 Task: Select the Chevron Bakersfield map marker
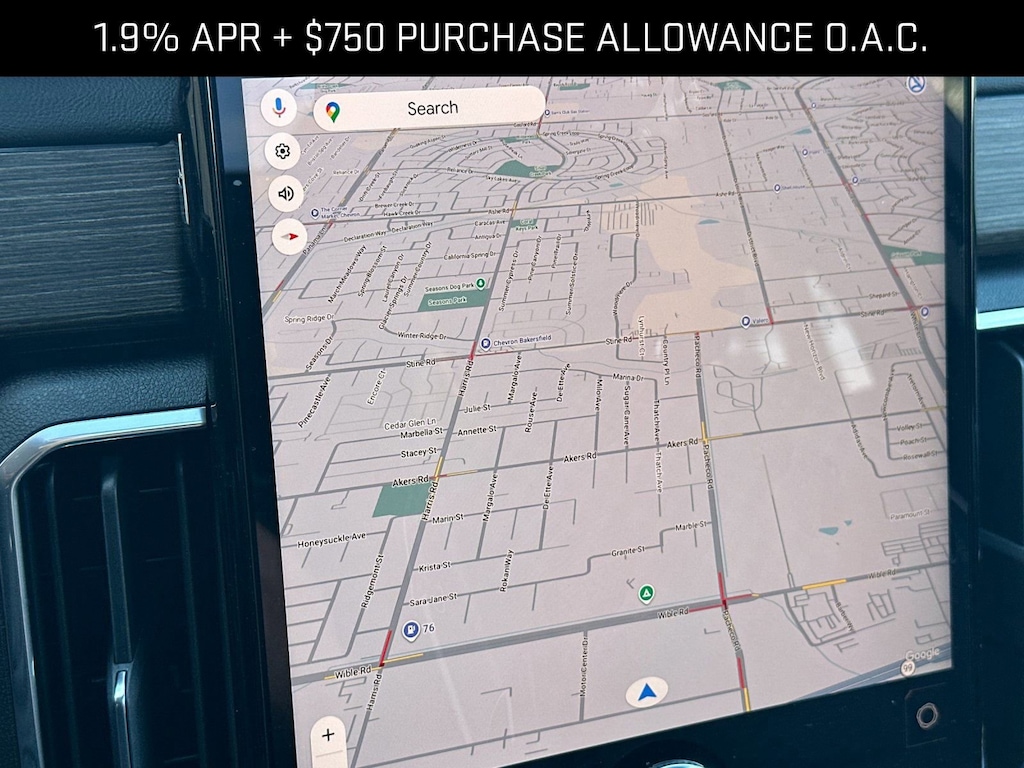[x=485, y=343]
